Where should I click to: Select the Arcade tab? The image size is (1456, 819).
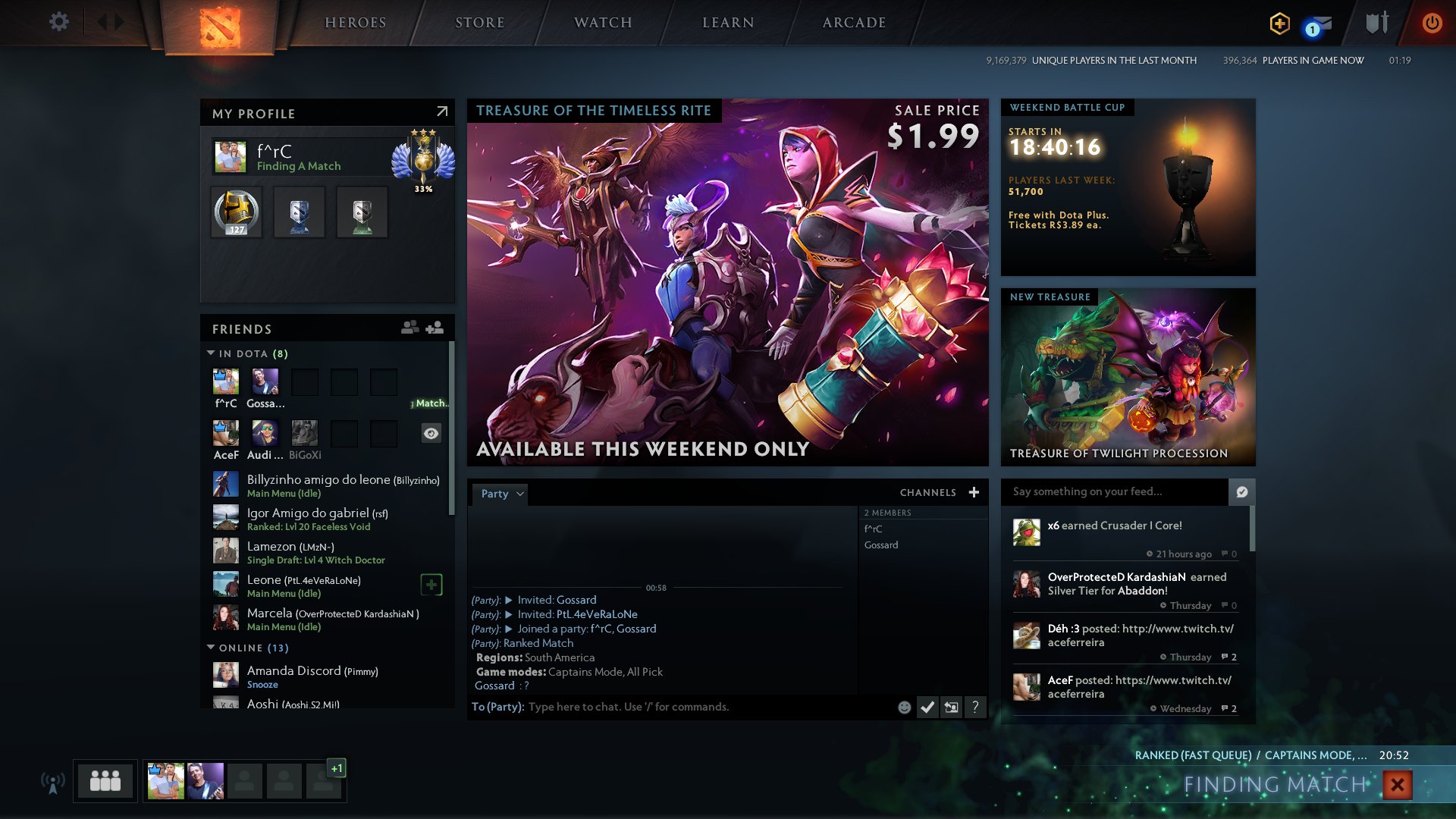coord(854,23)
